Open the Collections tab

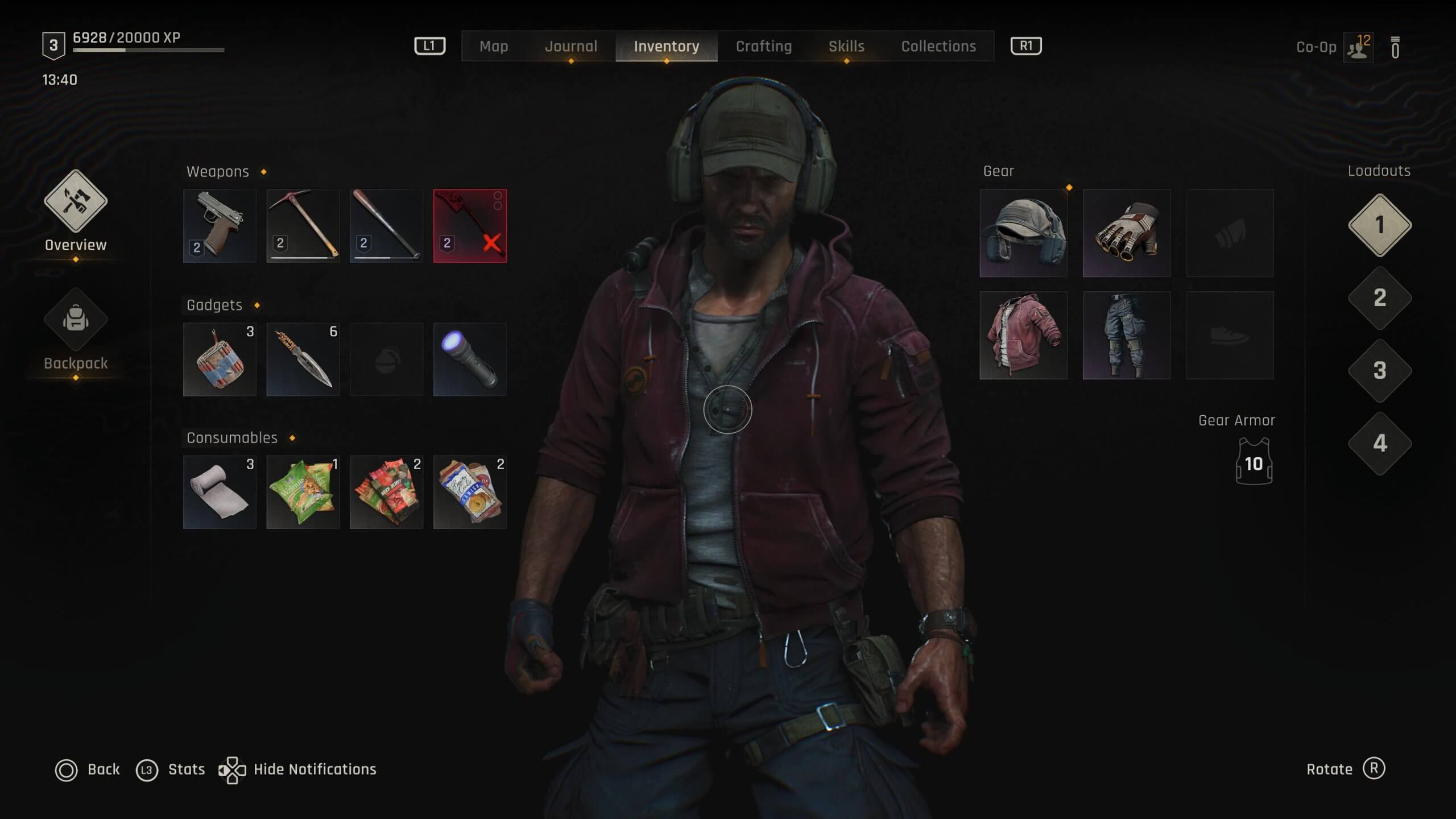(x=938, y=46)
